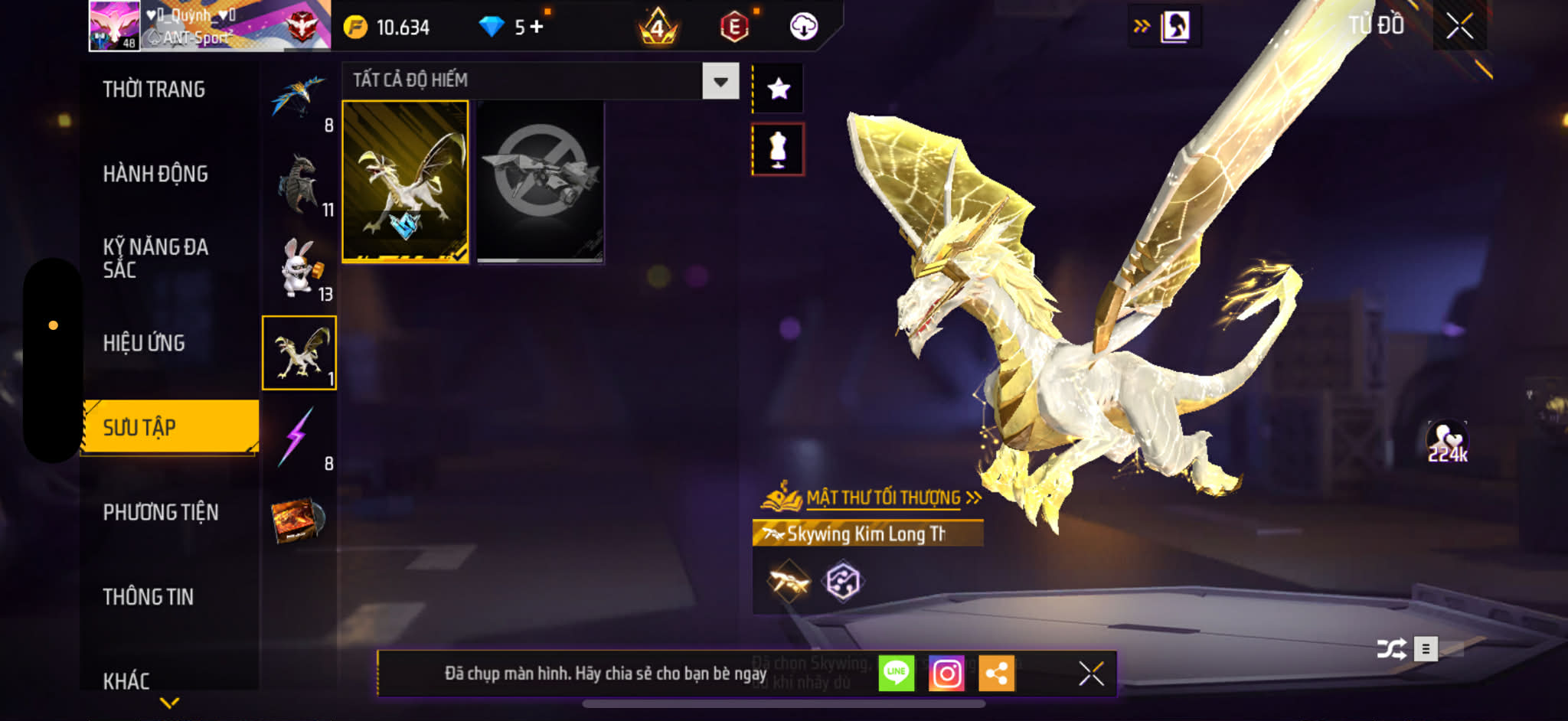Dismiss the screenshot share banner
The height and width of the screenshot is (721, 1568).
coord(1091,674)
